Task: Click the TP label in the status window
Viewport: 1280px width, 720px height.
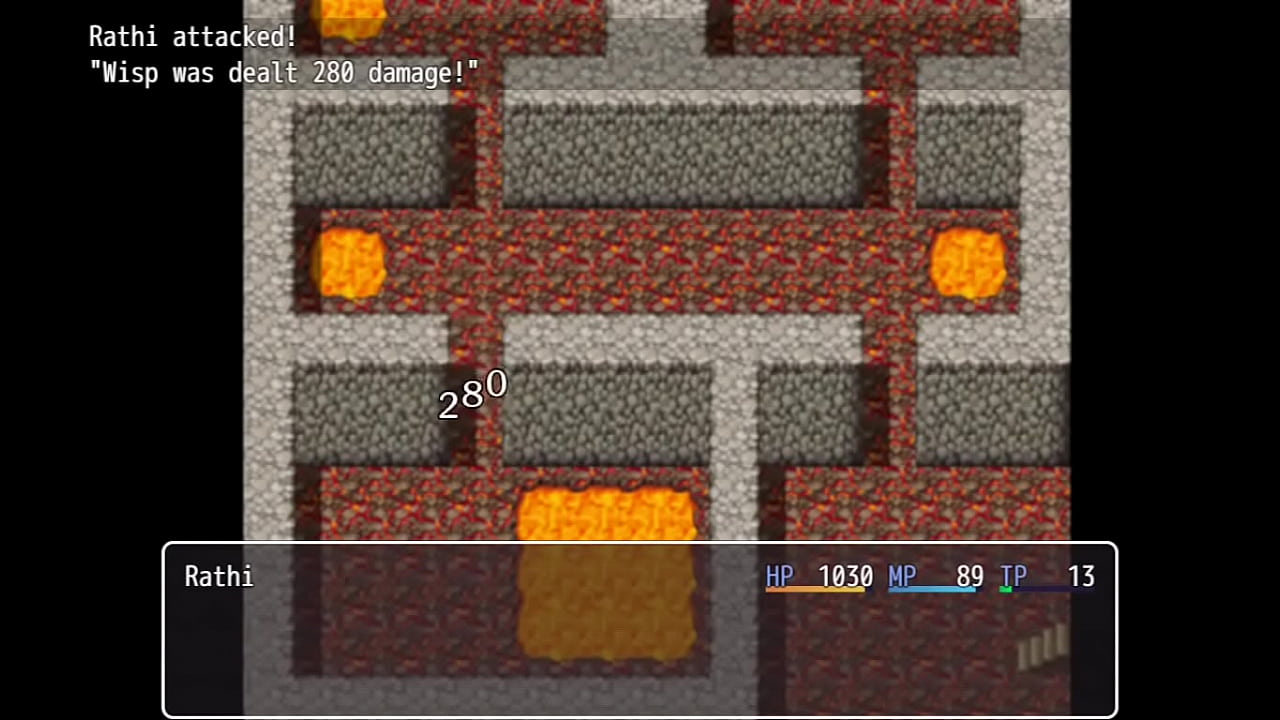Action: coord(1013,576)
